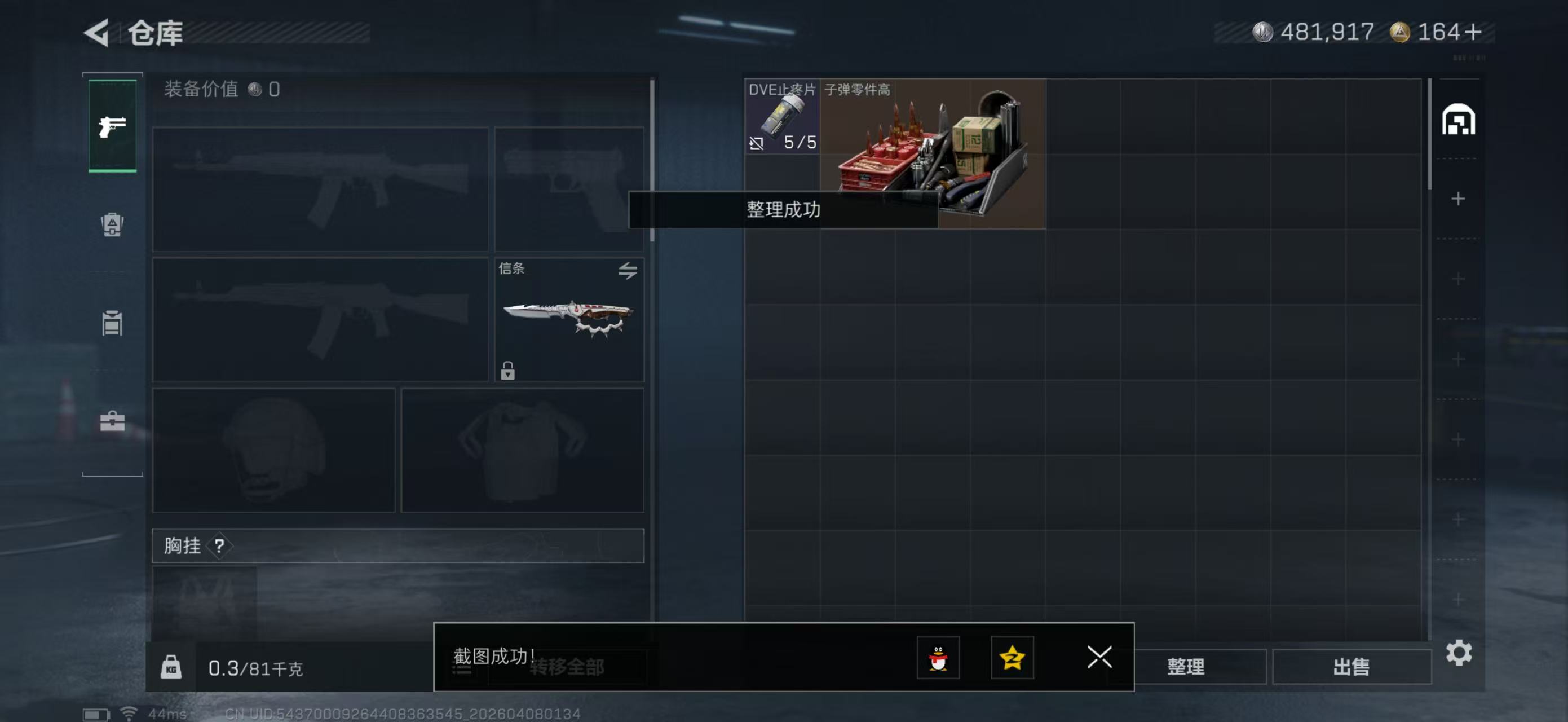The width and height of the screenshot is (1568, 722).
Task: Click the swap icon on the 信条 slot
Action: [628, 272]
